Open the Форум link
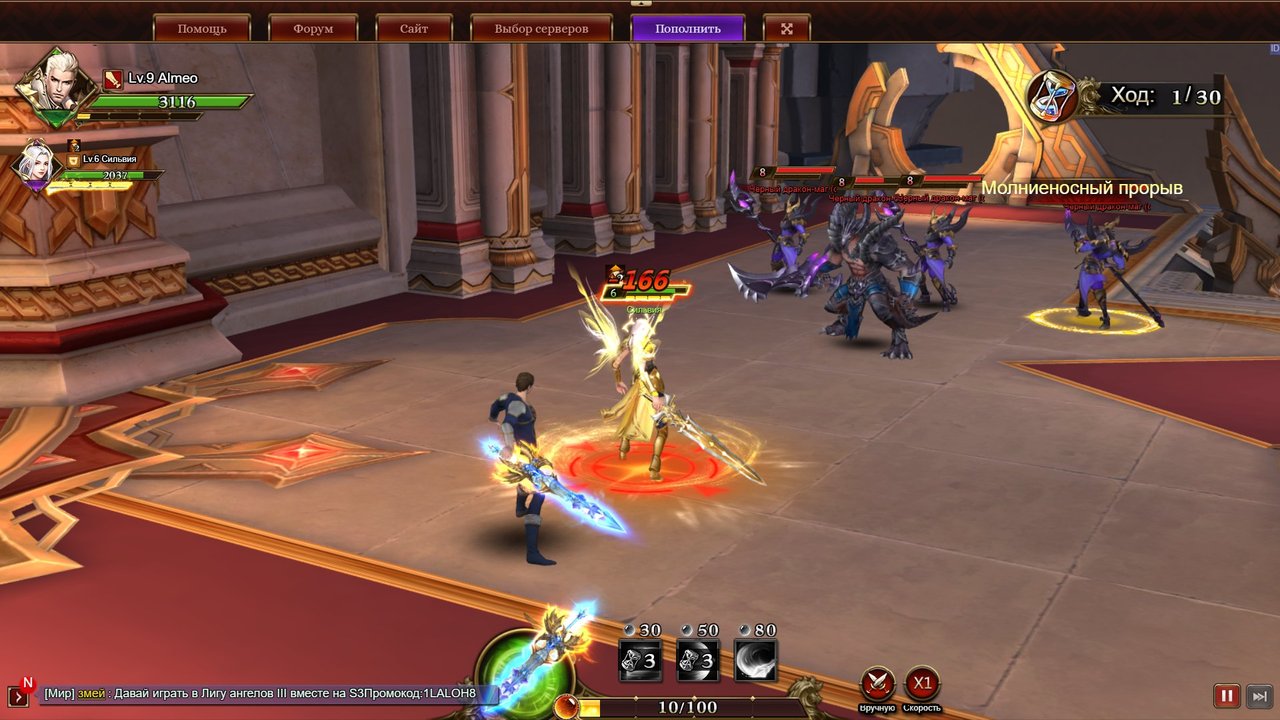 click(x=313, y=28)
